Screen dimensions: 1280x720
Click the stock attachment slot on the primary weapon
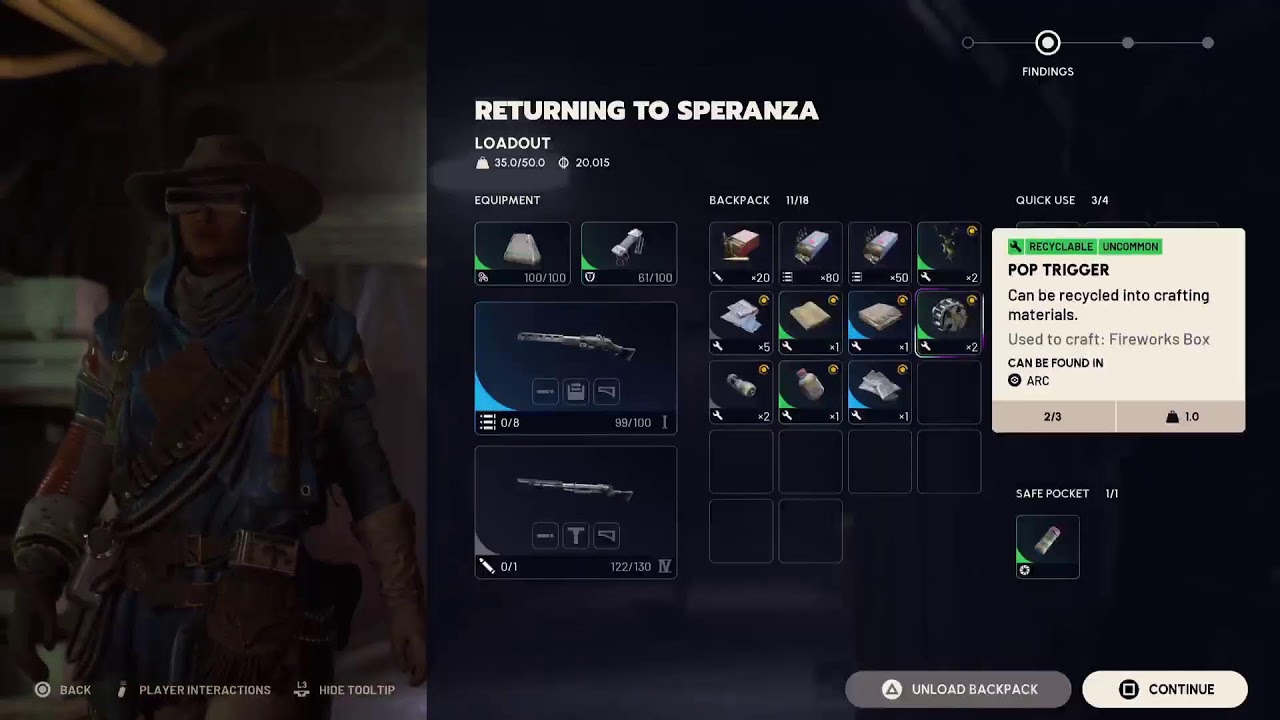607,392
